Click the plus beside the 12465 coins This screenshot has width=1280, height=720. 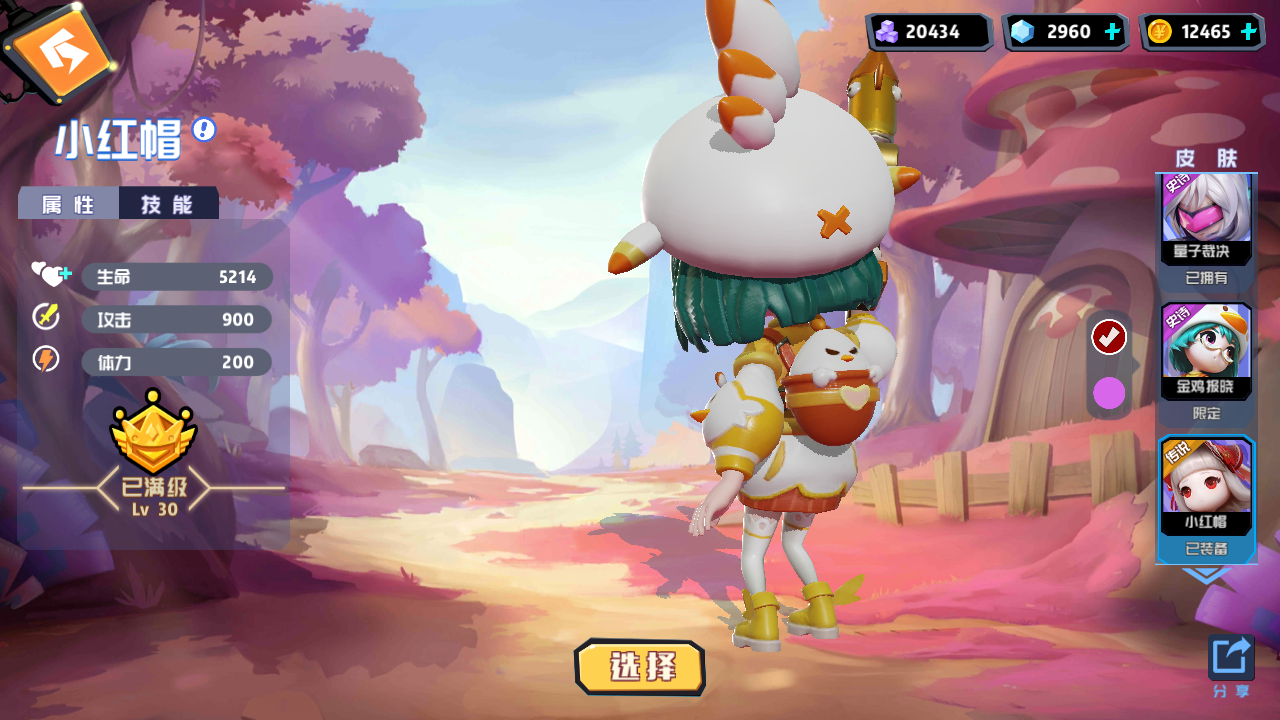(x=1248, y=31)
